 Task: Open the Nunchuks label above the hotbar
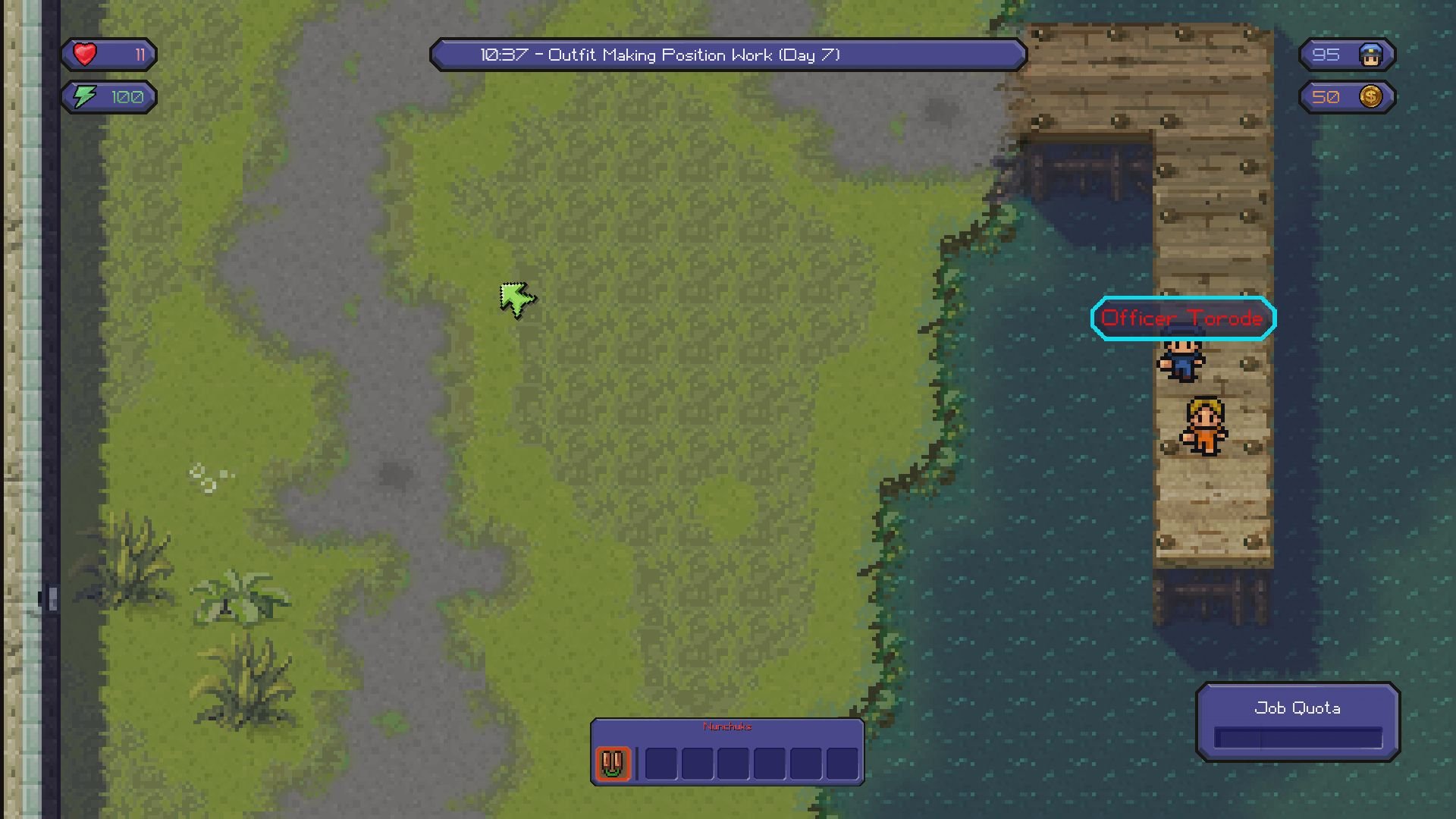point(726,726)
